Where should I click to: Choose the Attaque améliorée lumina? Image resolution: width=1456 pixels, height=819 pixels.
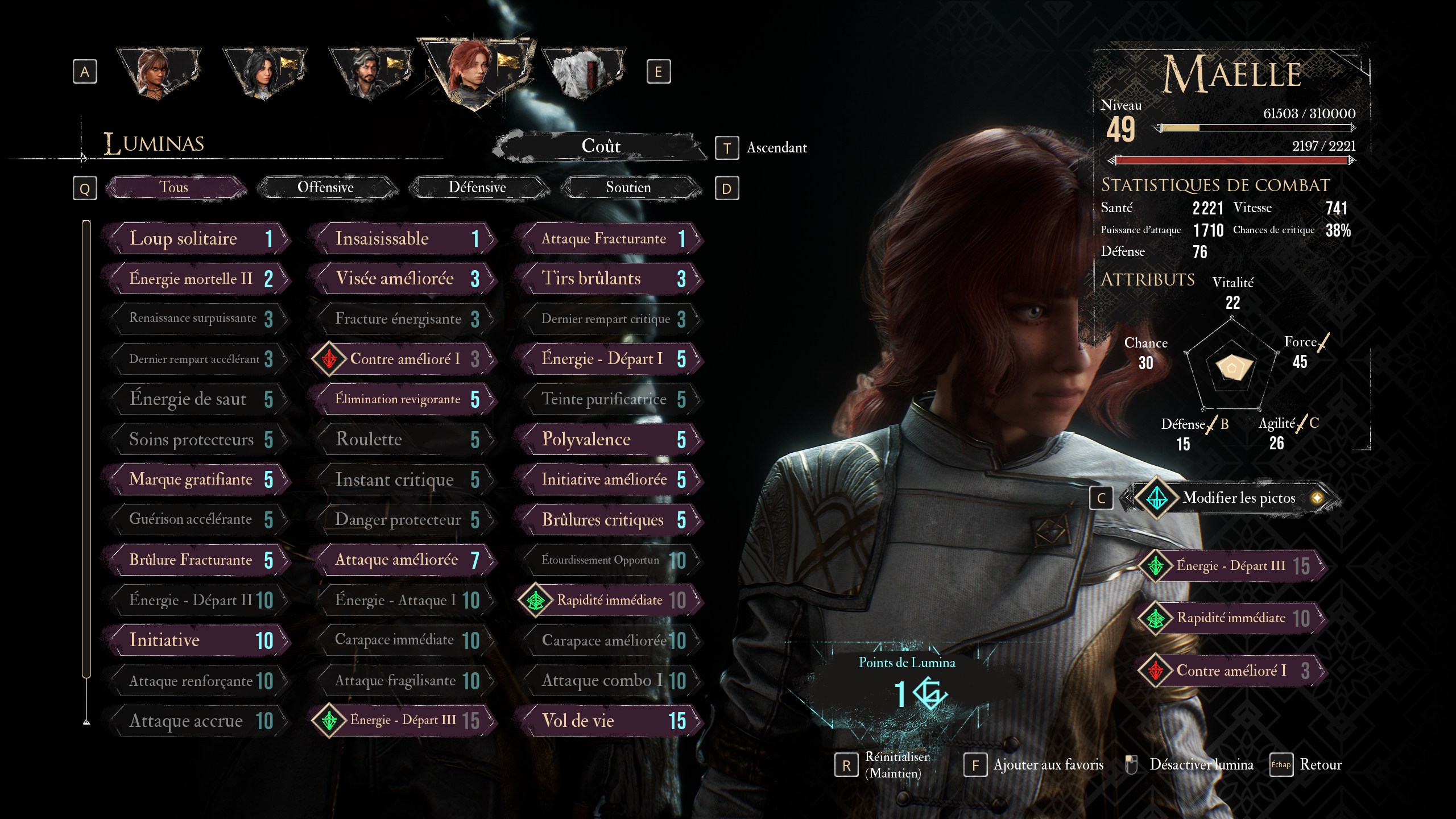(x=403, y=560)
